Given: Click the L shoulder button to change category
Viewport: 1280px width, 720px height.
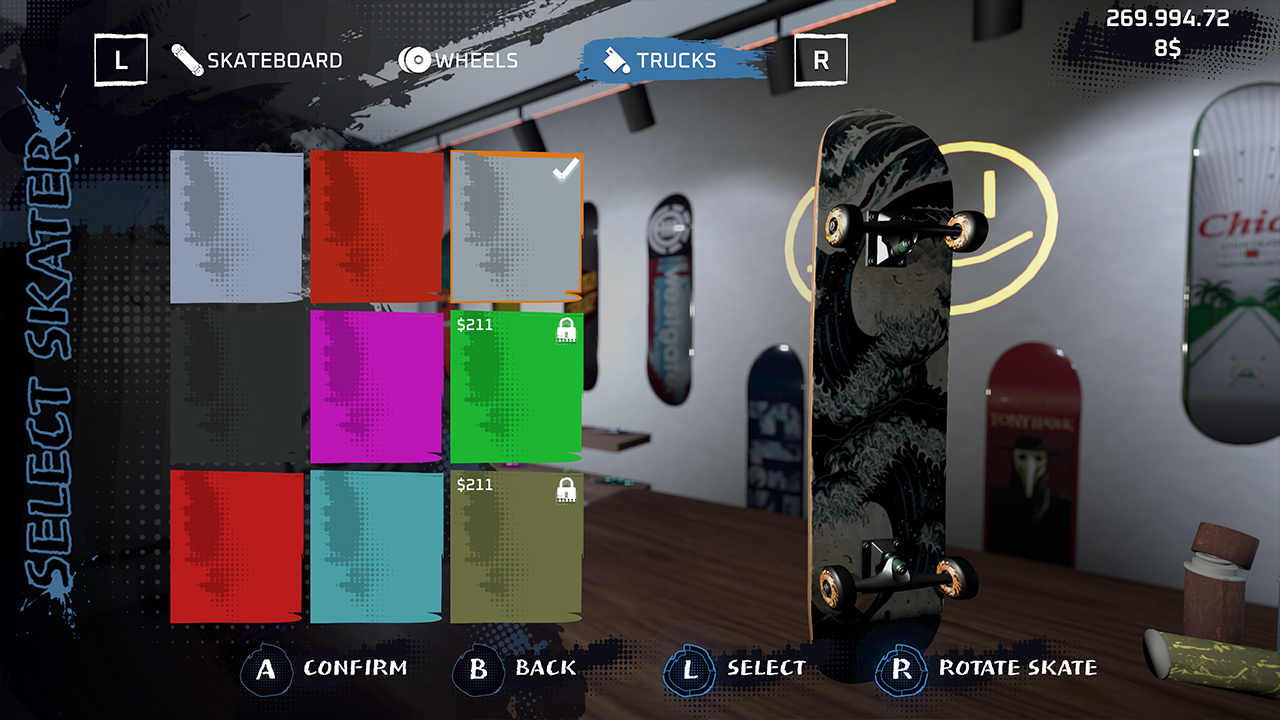Looking at the screenshot, I should point(120,59).
